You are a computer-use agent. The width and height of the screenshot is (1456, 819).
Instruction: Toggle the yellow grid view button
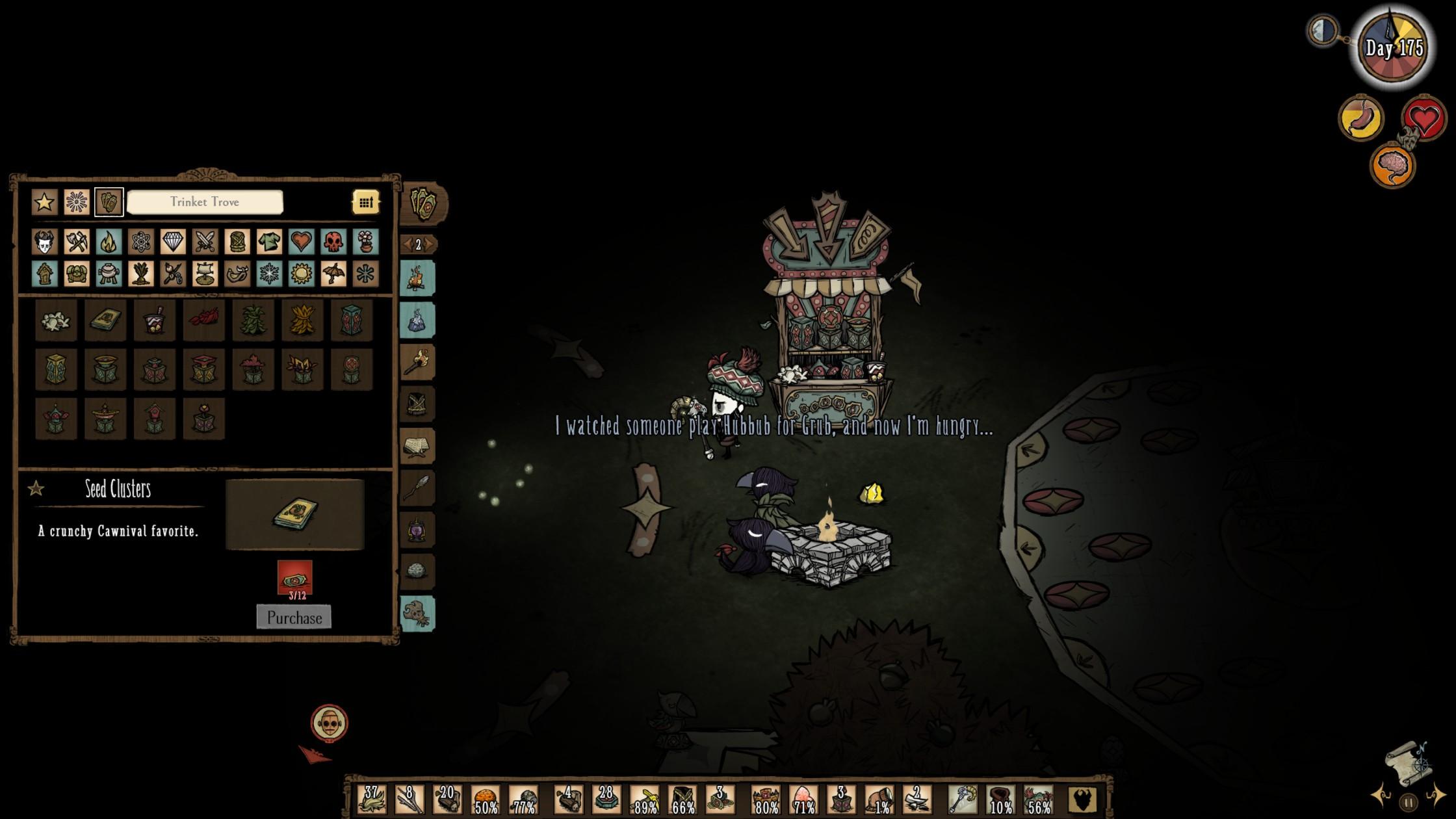point(366,202)
